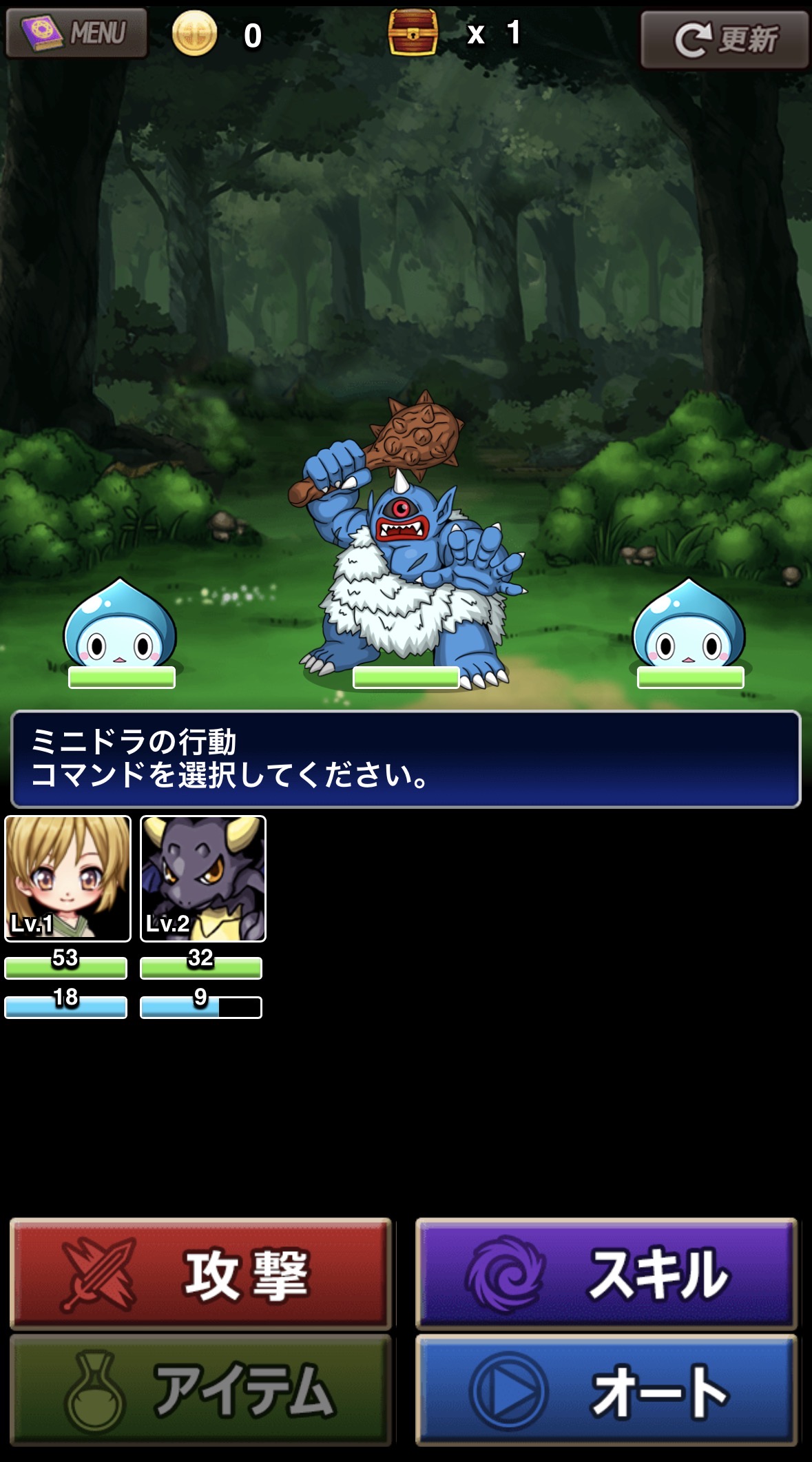Select the dark dragon Lv.2 portrait
The height and width of the screenshot is (1462, 812).
coord(203,878)
